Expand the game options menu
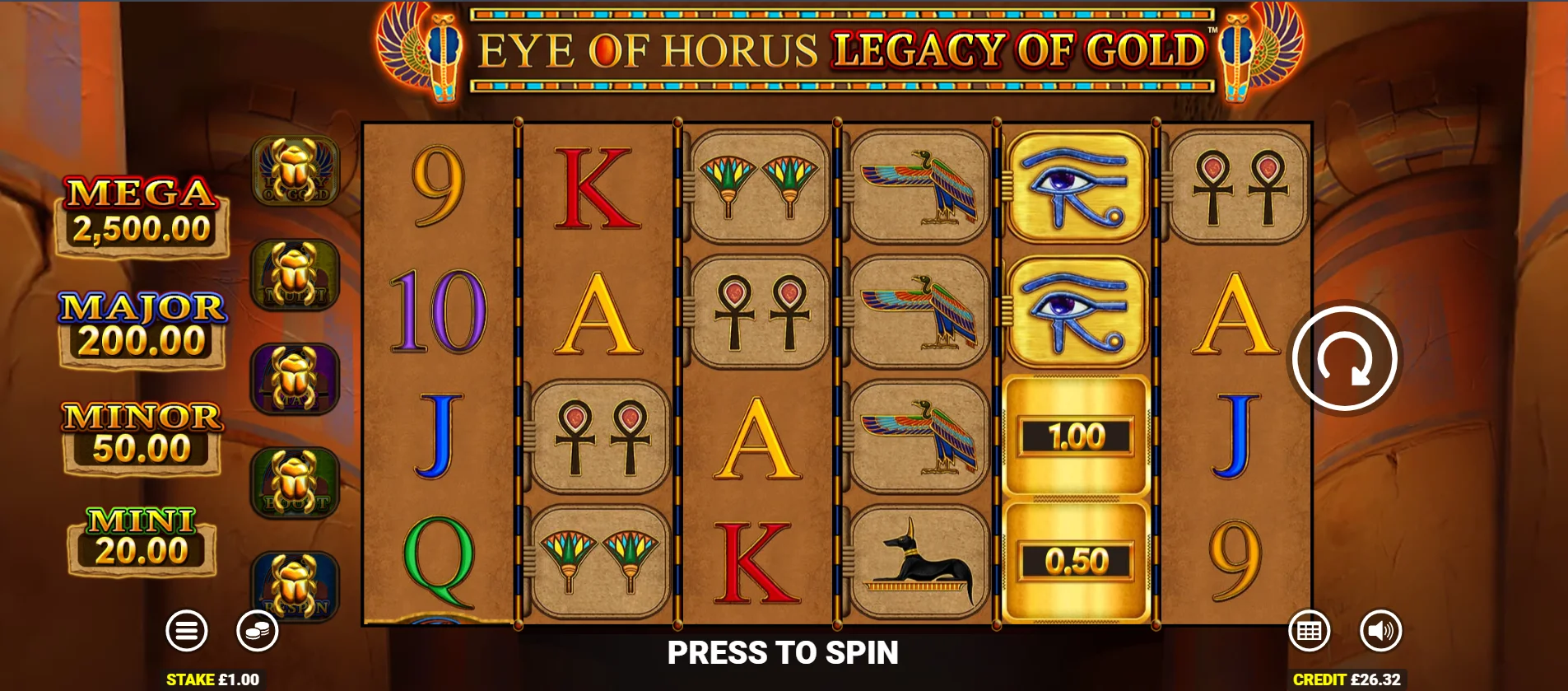Screen dimensions: 1568x691 188,631
